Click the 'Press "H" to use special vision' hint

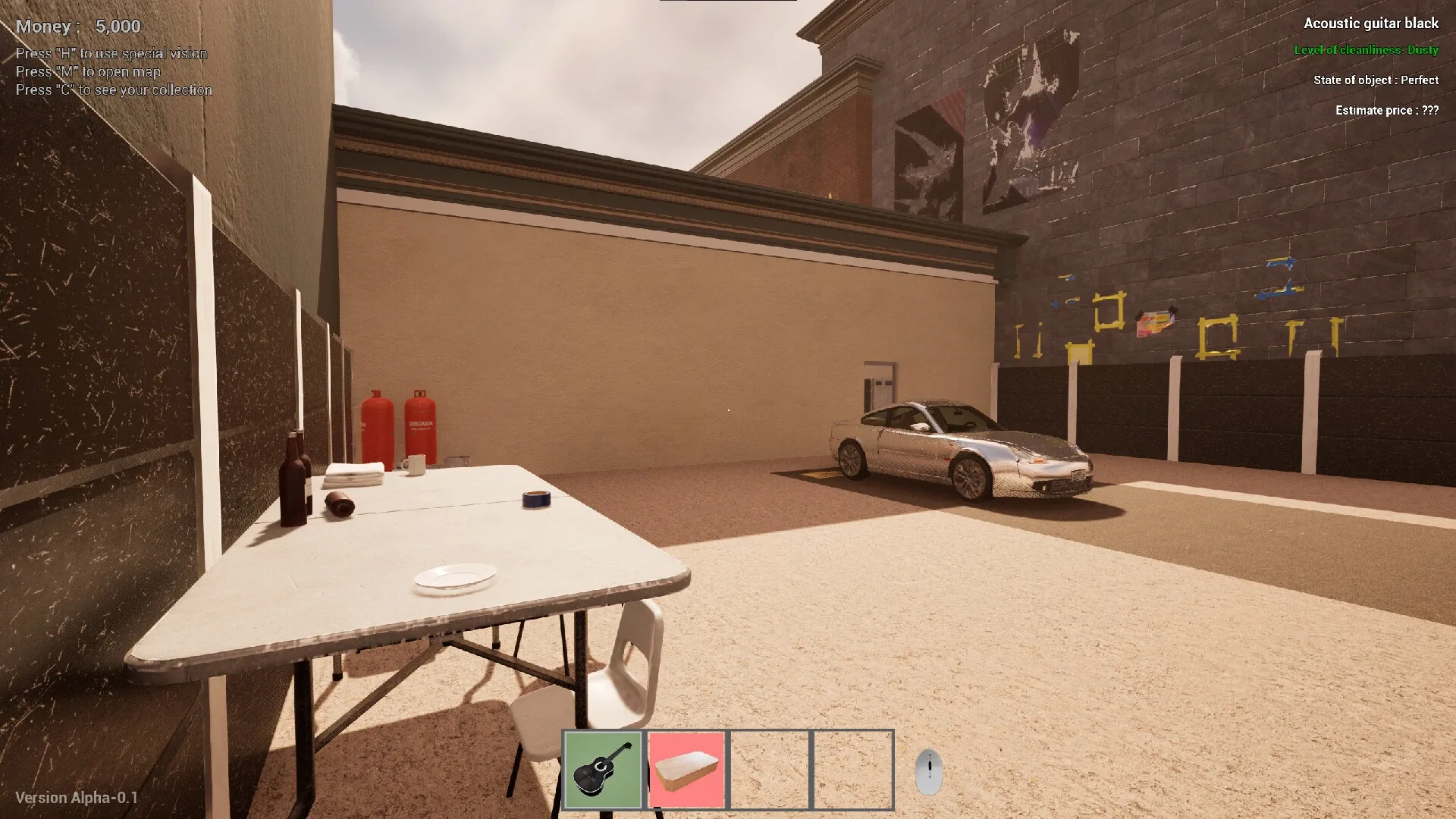click(111, 53)
